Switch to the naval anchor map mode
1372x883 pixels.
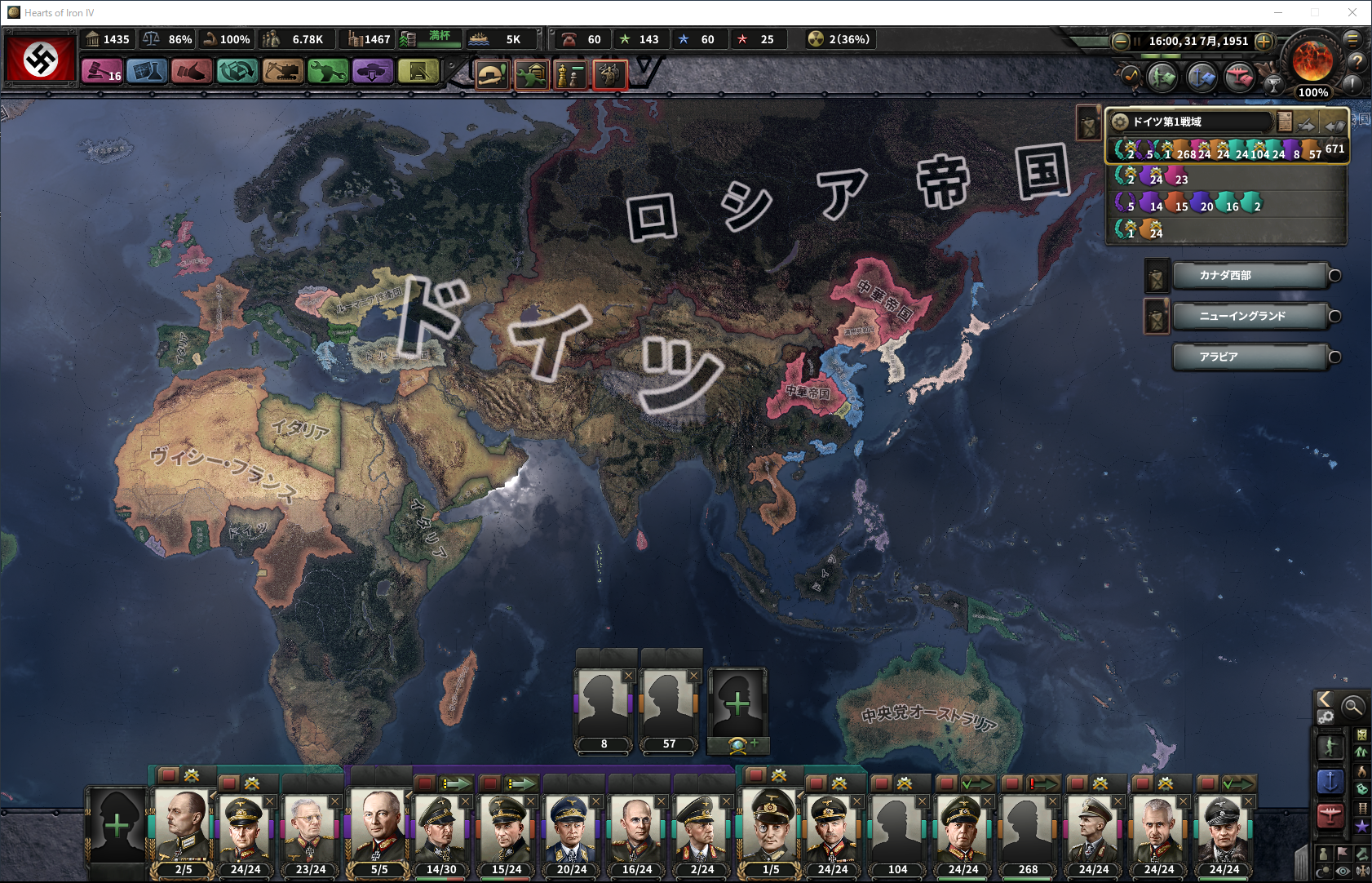pos(1330,781)
